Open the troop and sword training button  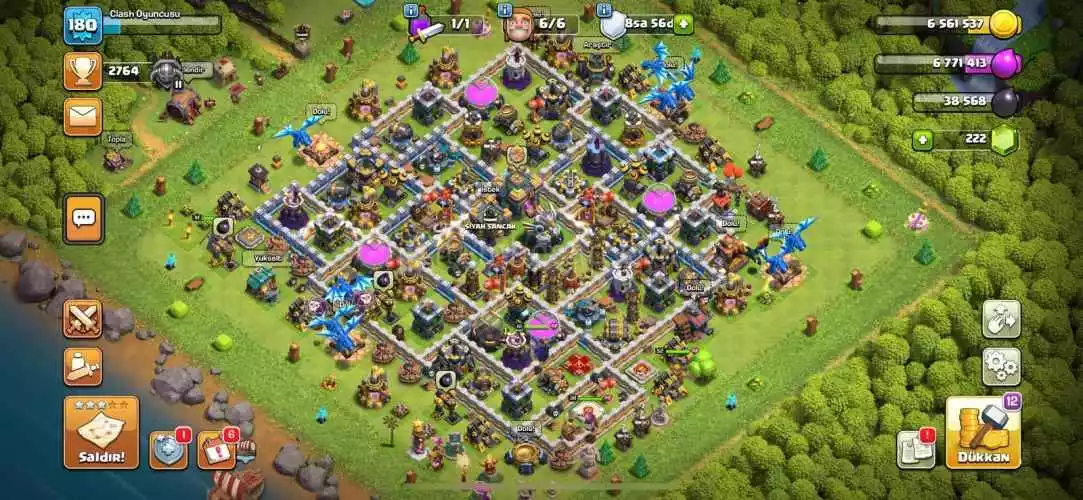83,367
